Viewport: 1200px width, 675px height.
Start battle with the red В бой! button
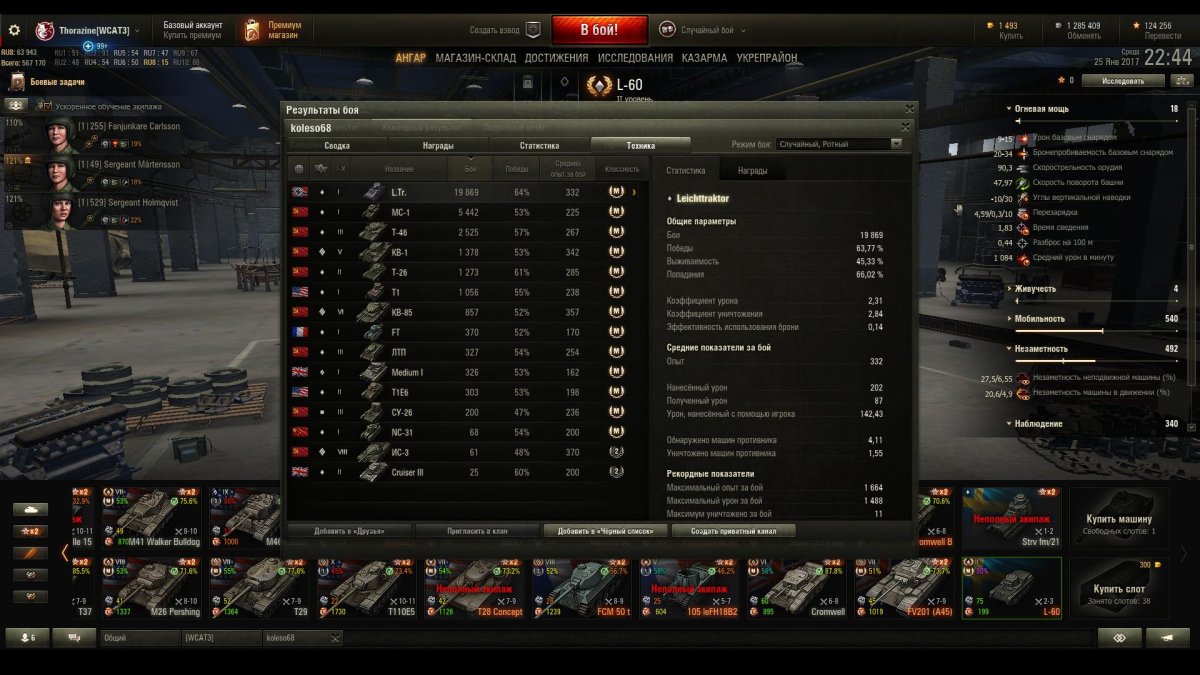coord(599,30)
